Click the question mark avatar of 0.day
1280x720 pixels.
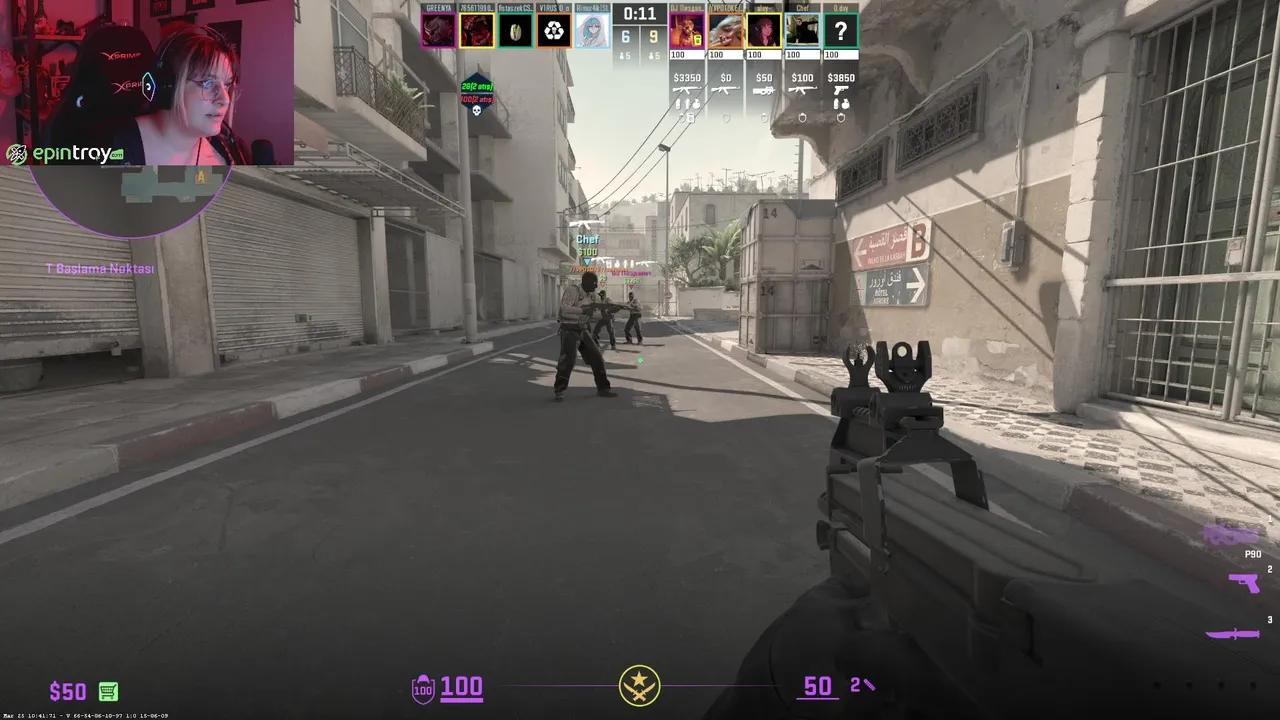840,28
